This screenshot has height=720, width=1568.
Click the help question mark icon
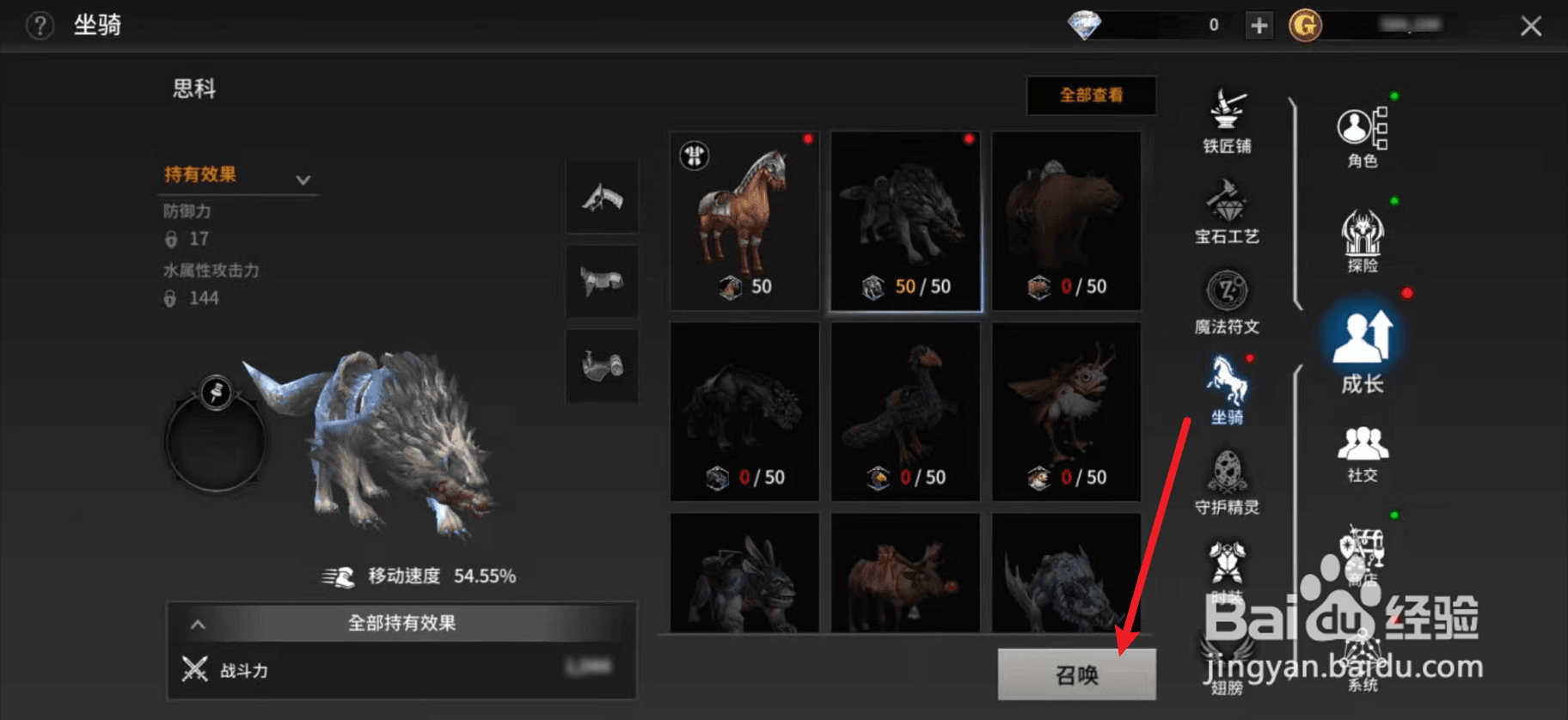pyautogui.click(x=38, y=25)
